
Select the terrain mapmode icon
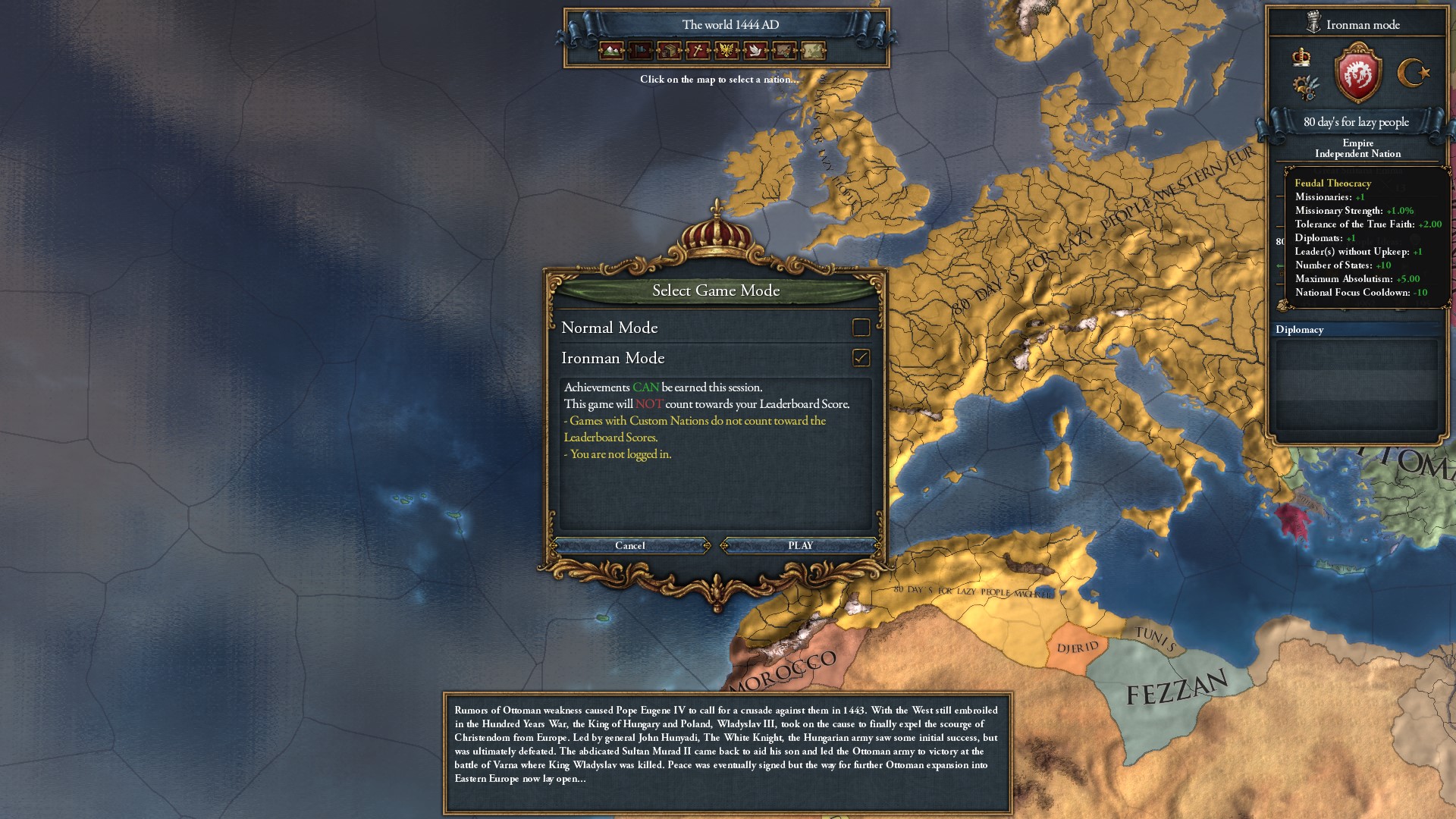tap(610, 51)
